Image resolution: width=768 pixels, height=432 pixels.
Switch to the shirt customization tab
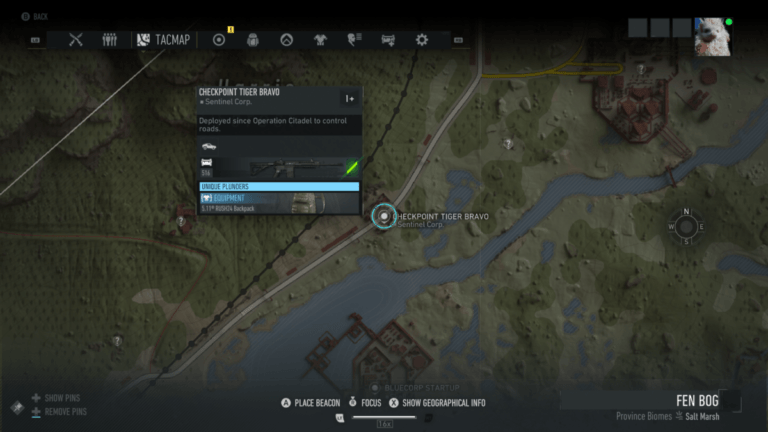coord(320,40)
